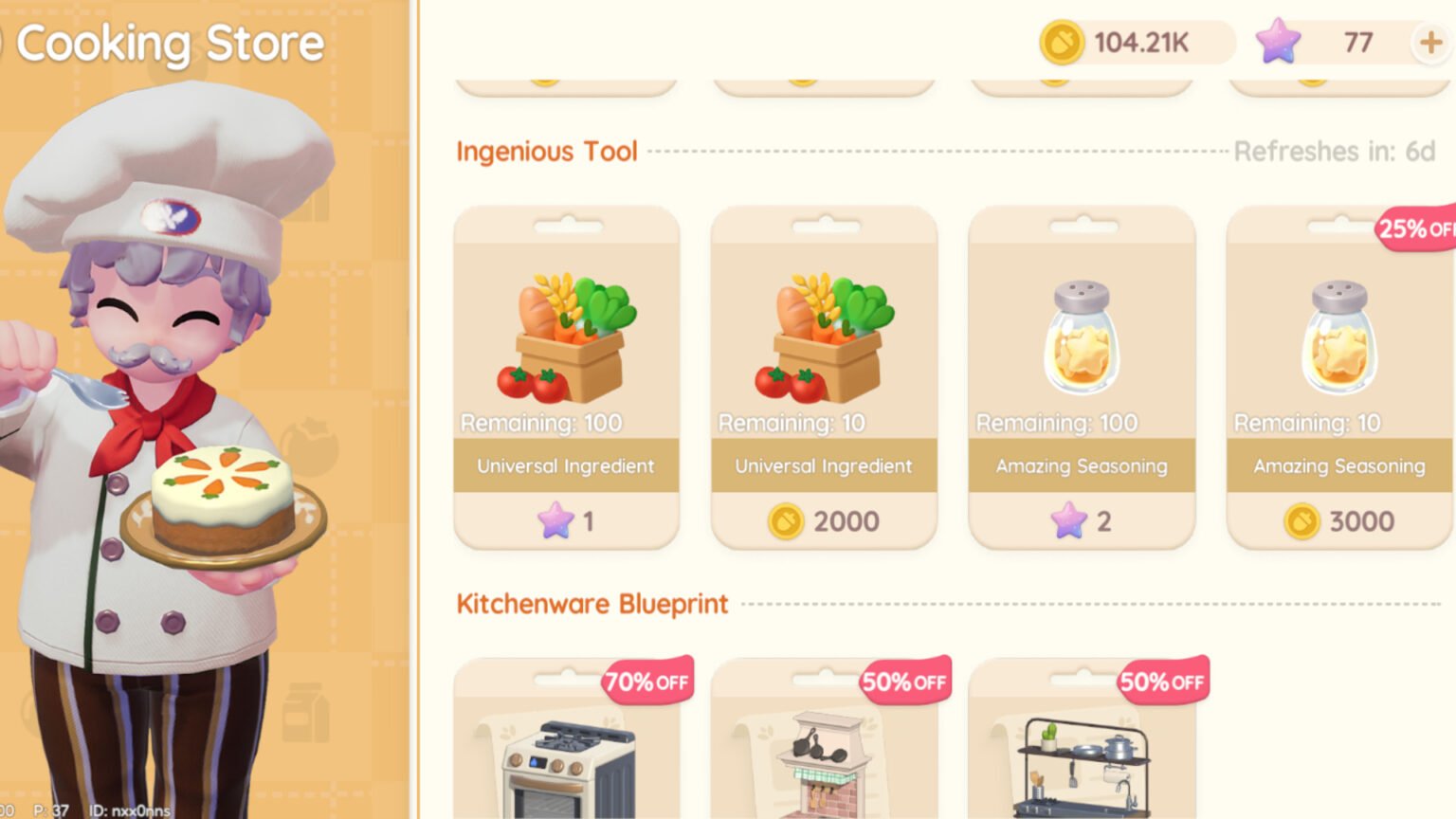Open the Kitchenware Blueprint section header
Image resolution: width=1456 pixels, height=819 pixels.
pyautogui.click(x=591, y=604)
